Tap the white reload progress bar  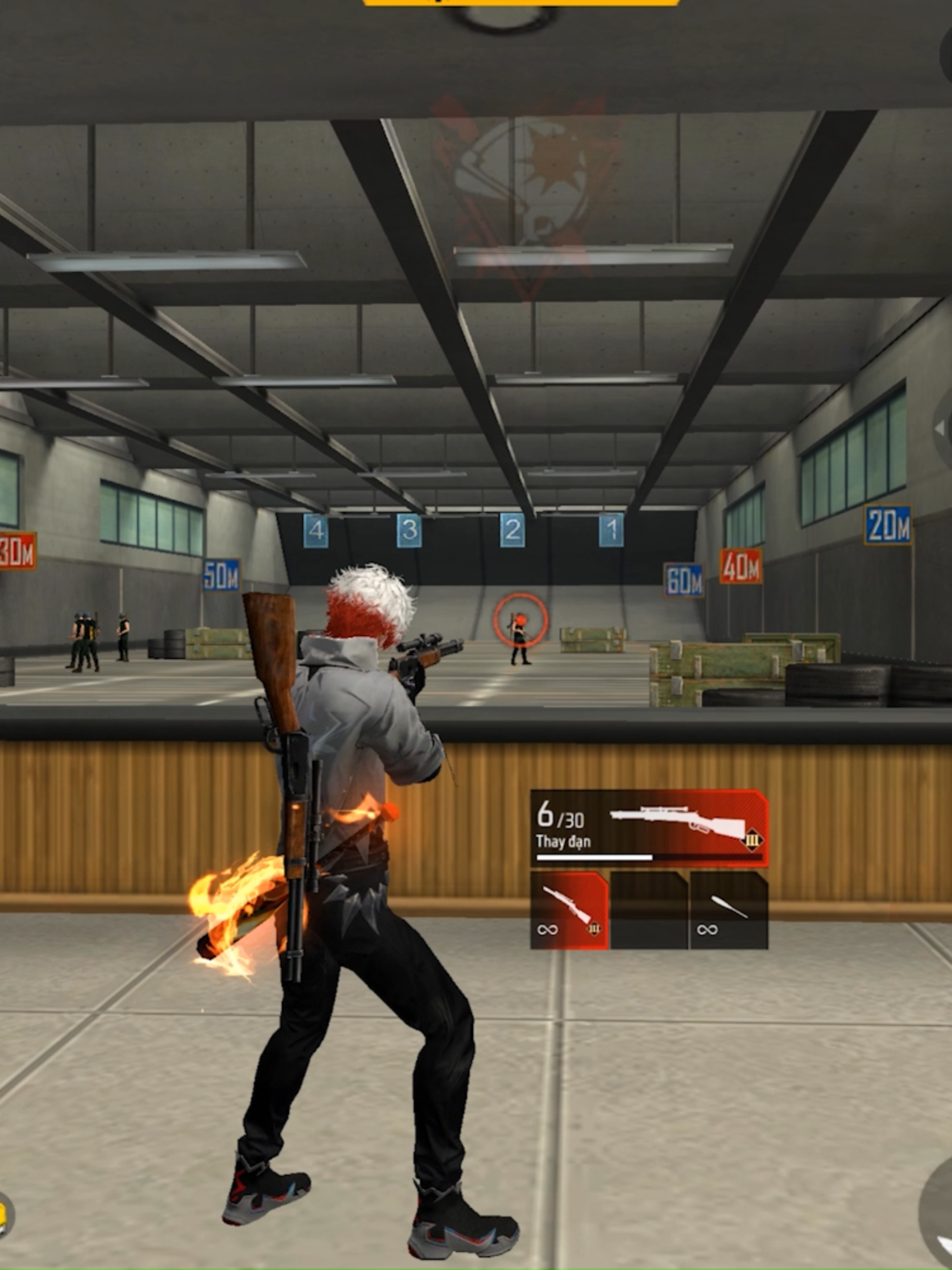593,859
